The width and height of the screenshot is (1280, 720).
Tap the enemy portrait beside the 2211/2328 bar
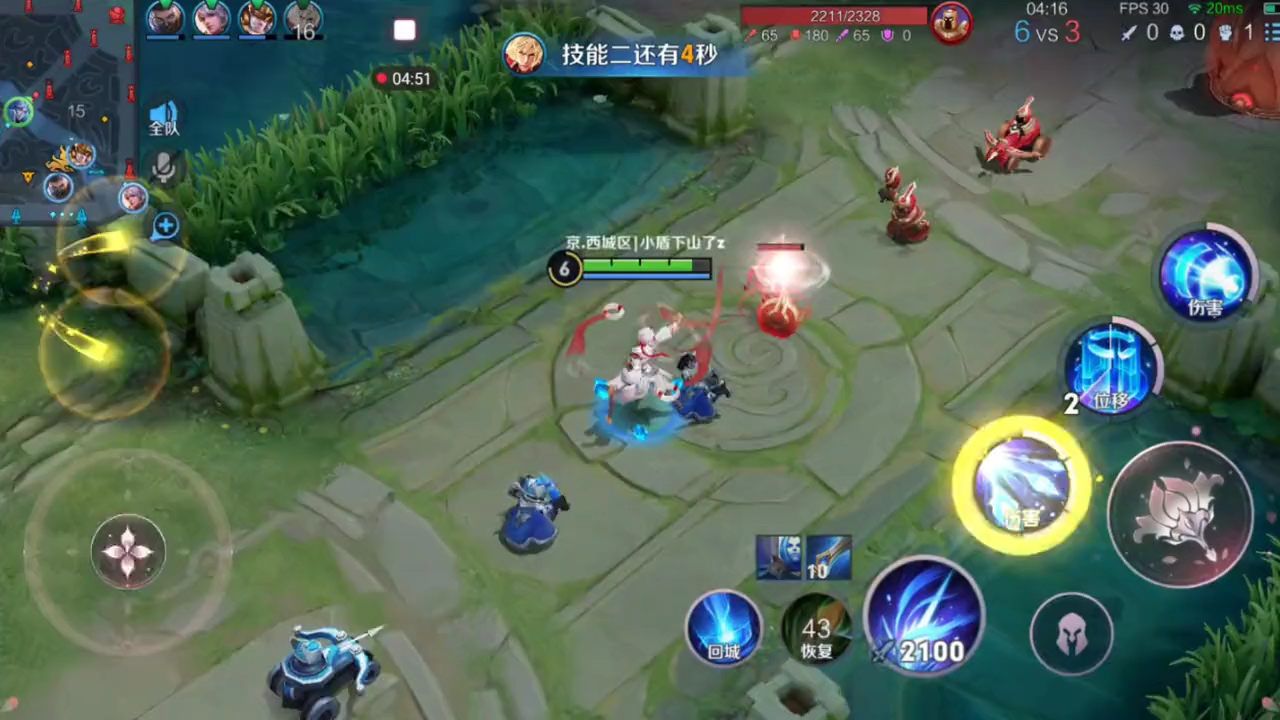(x=950, y=23)
